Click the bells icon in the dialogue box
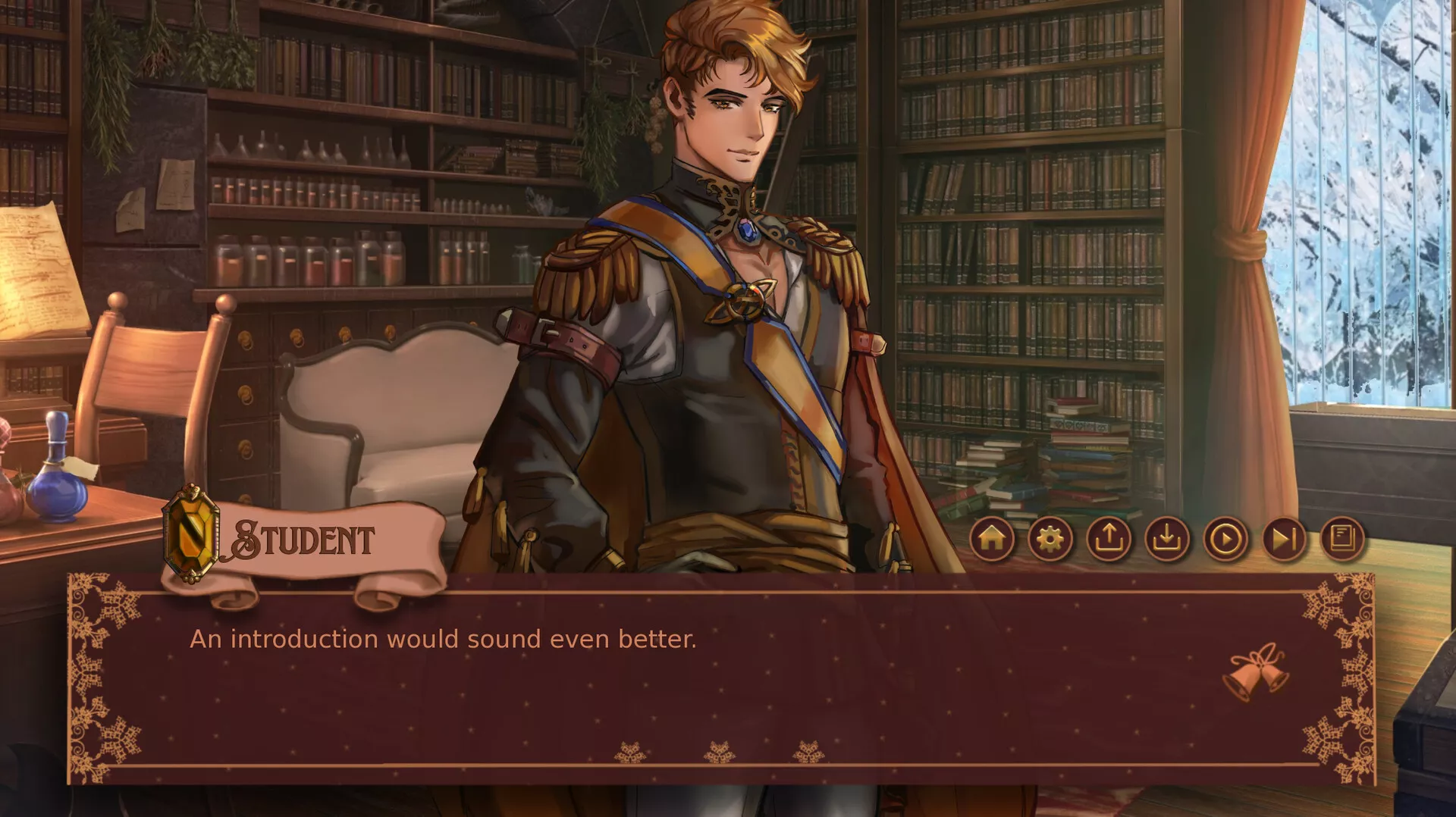1456x817 pixels. (x=1258, y=671)
